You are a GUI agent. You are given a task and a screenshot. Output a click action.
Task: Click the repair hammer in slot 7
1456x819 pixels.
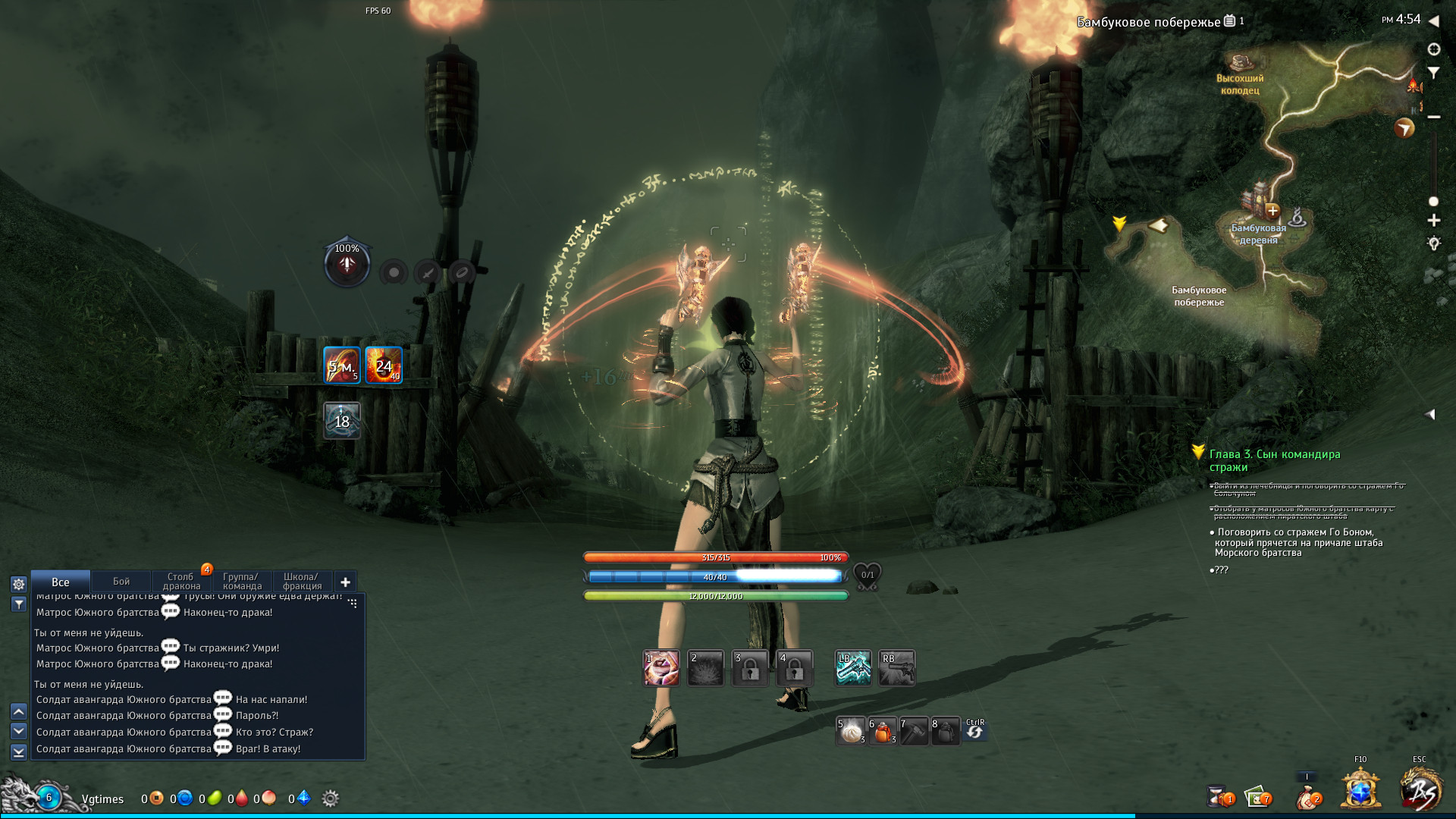click(914, 732)
